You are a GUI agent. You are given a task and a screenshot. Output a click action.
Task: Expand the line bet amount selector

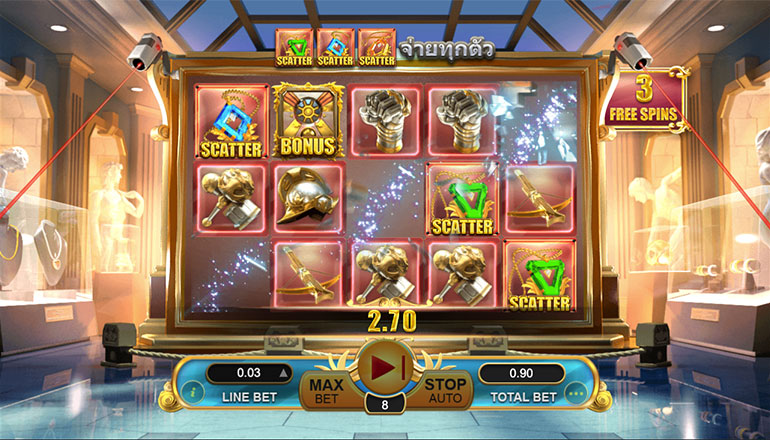click(281, 373)
